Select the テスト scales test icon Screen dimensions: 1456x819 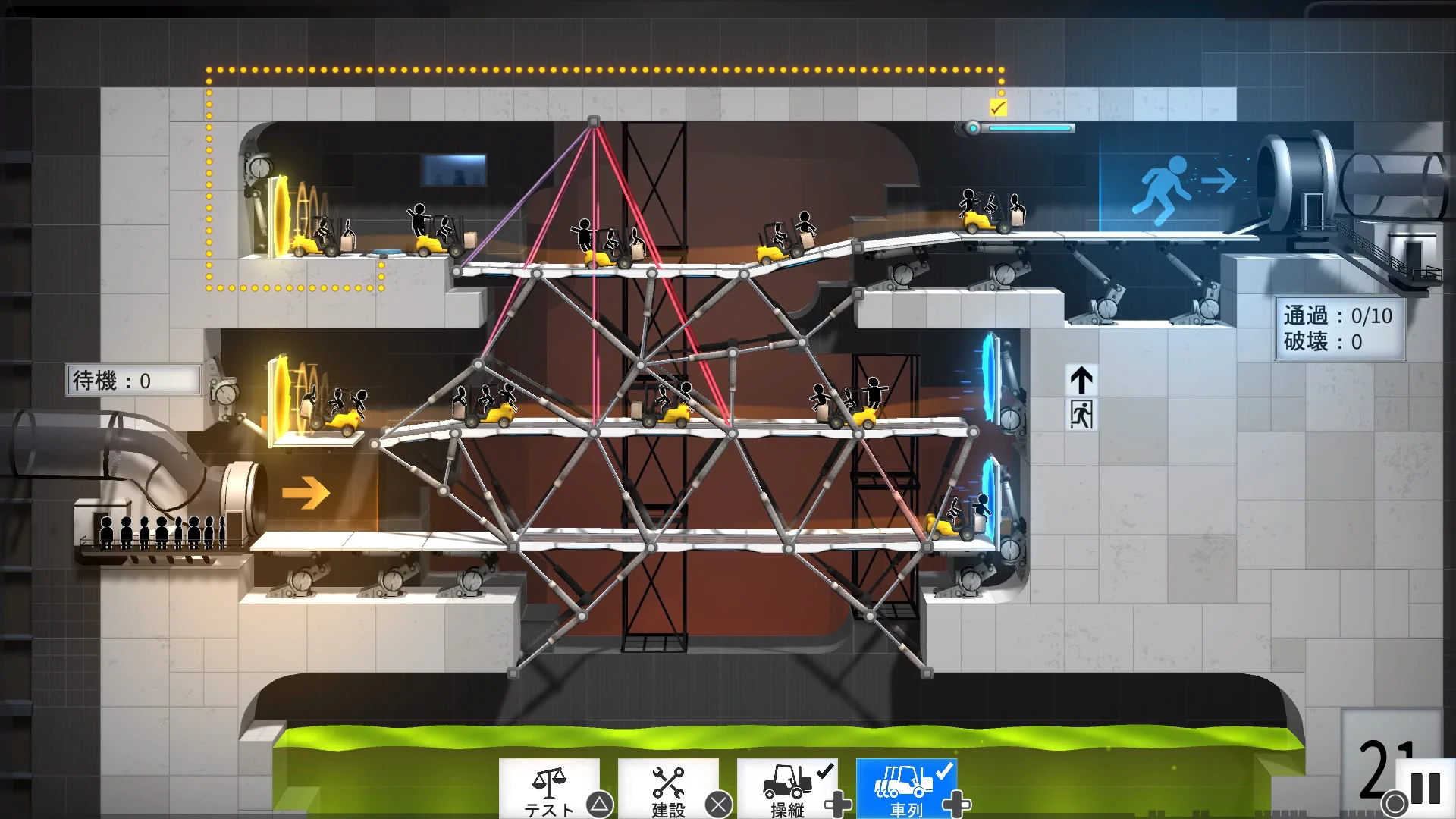pos(551,781)
